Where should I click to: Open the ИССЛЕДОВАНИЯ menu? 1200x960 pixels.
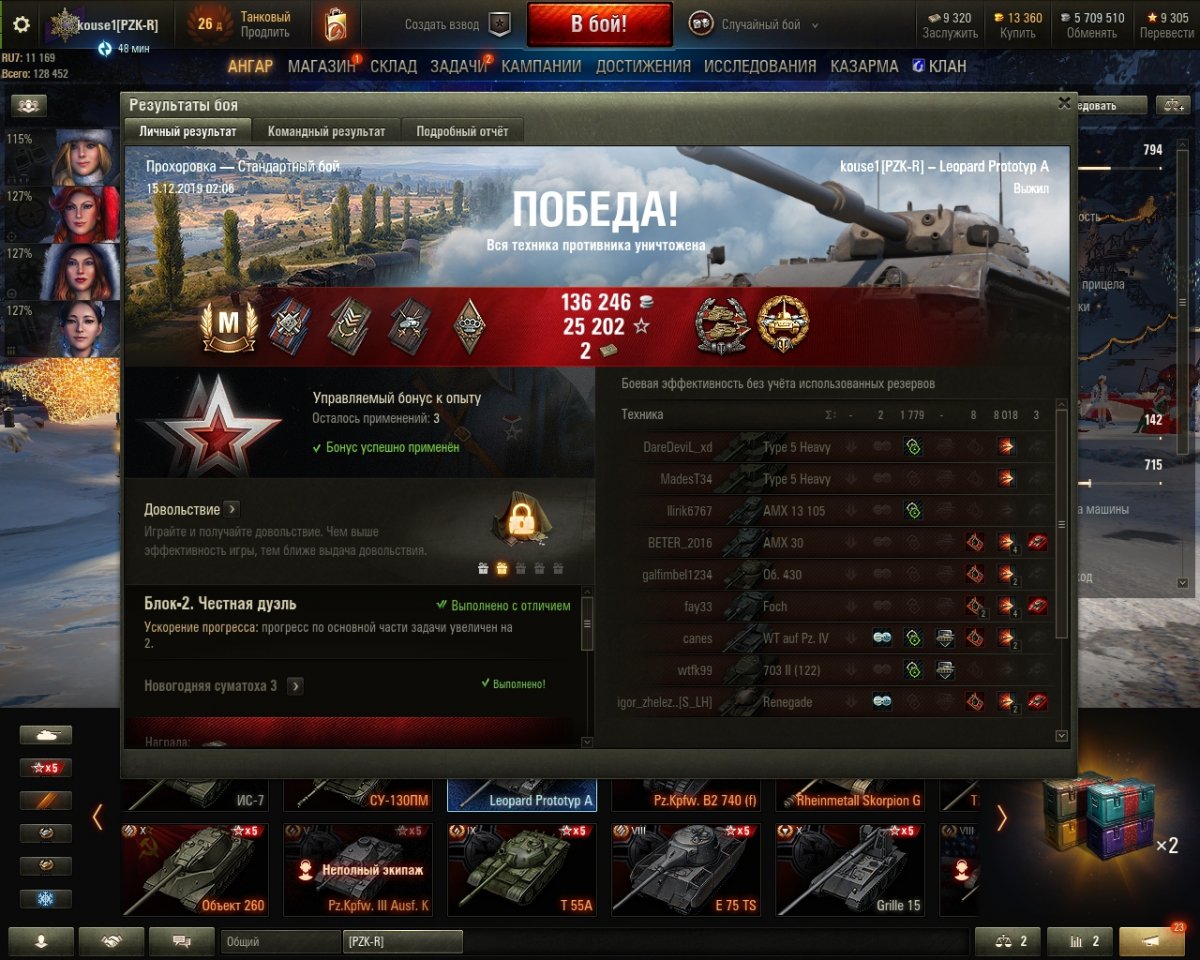(x=760, y=66)
